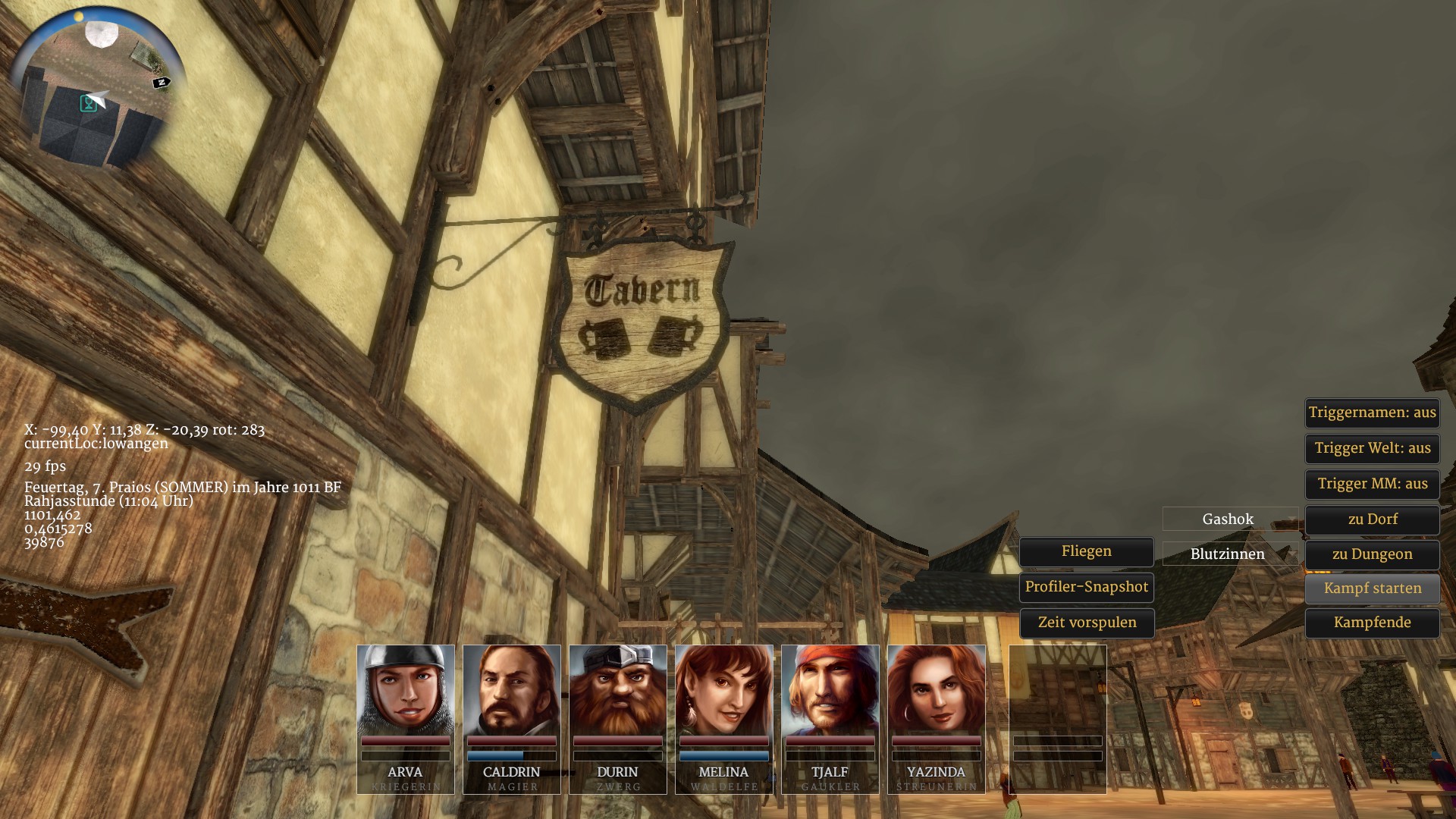Viewport: 1456px width, 819px height.
Task: Click the zu Dorf button
Action: tap(1372, 520)
